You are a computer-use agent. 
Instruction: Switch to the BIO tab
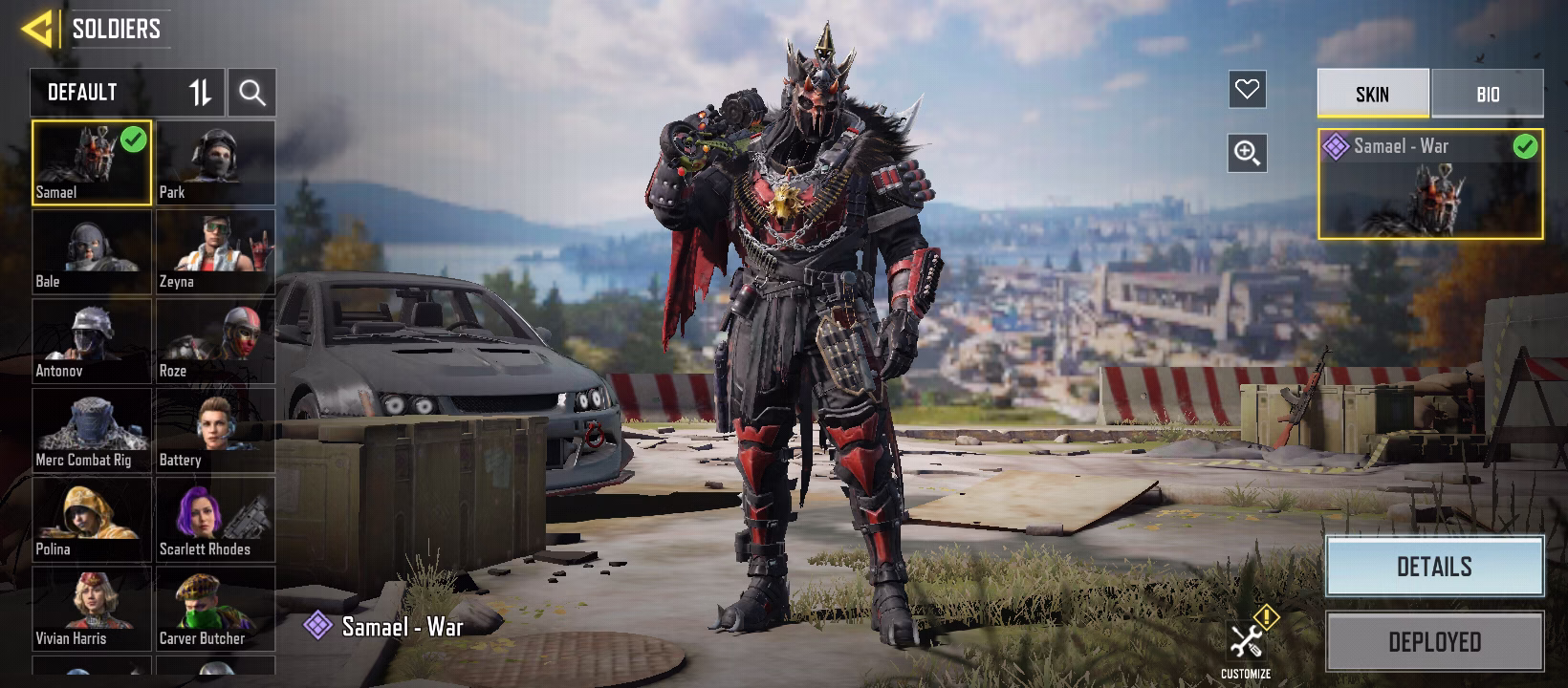(1487, 94)
